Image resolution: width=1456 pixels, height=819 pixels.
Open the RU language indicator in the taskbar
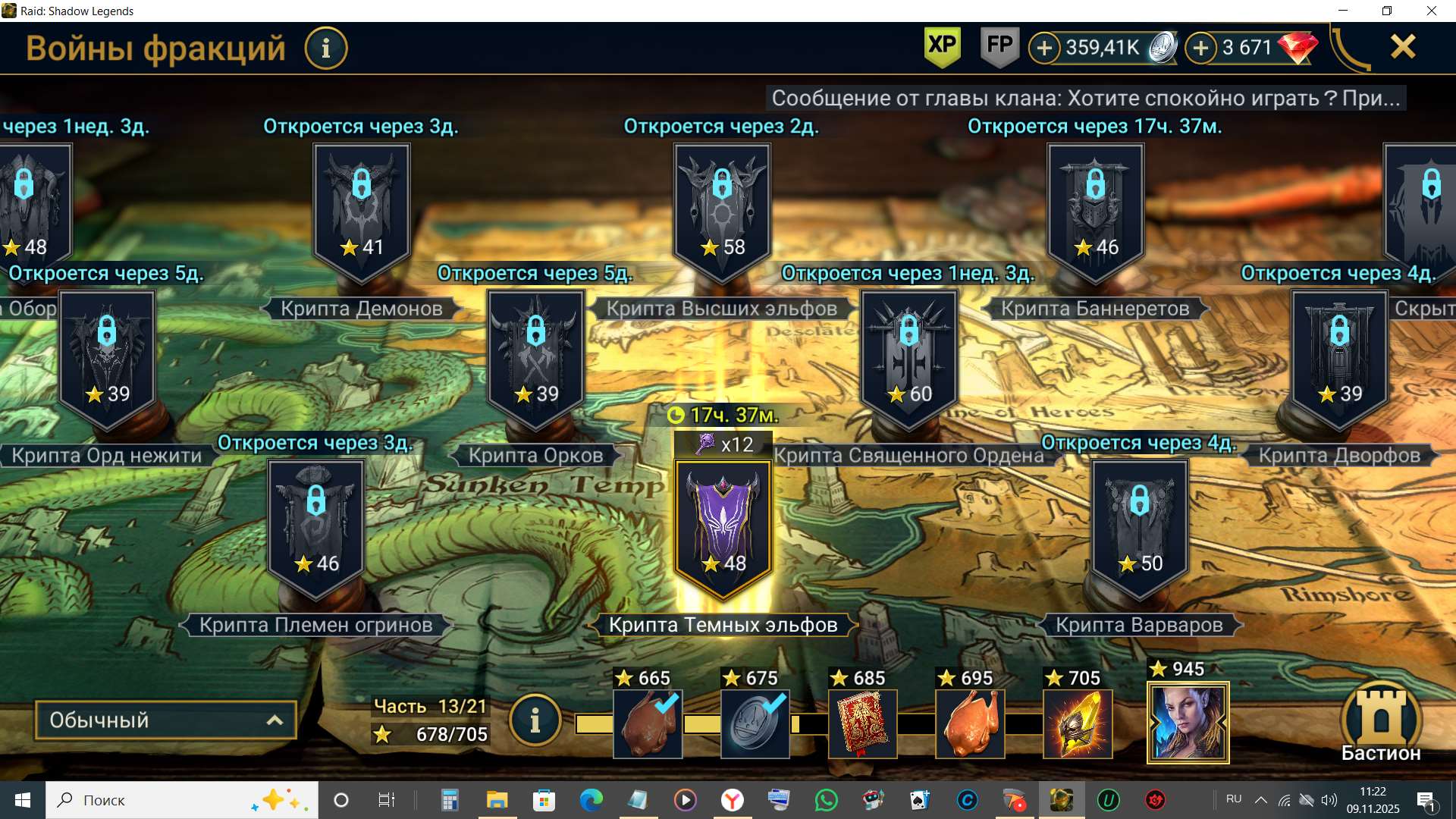pyautogui.click(x=1233, y=799)
